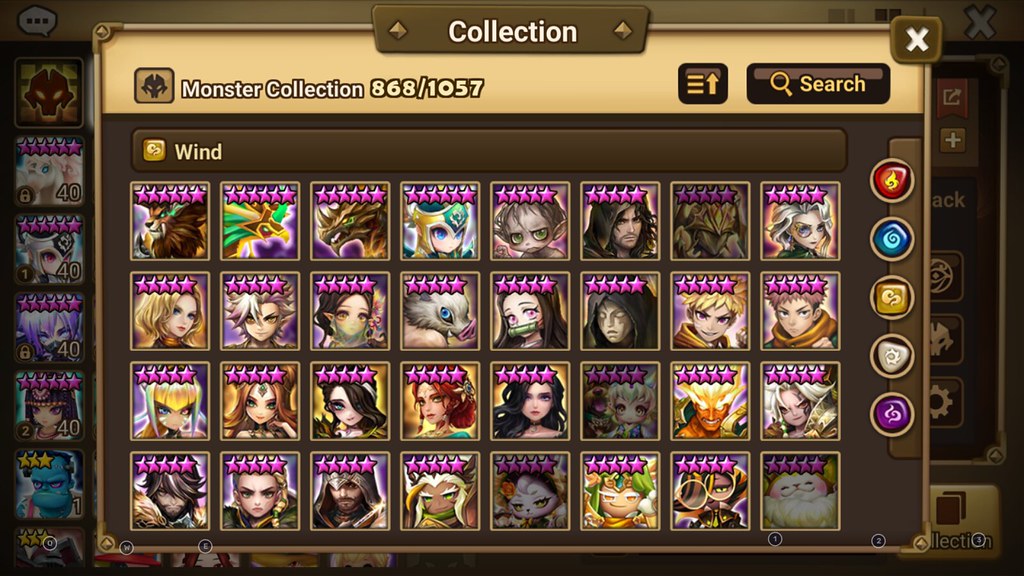Image resolution: width=1024 pixels, height=576 pixels.
Task: Switch to the Fire element filter
Action: pyautogui.click(x=892, y=180)
